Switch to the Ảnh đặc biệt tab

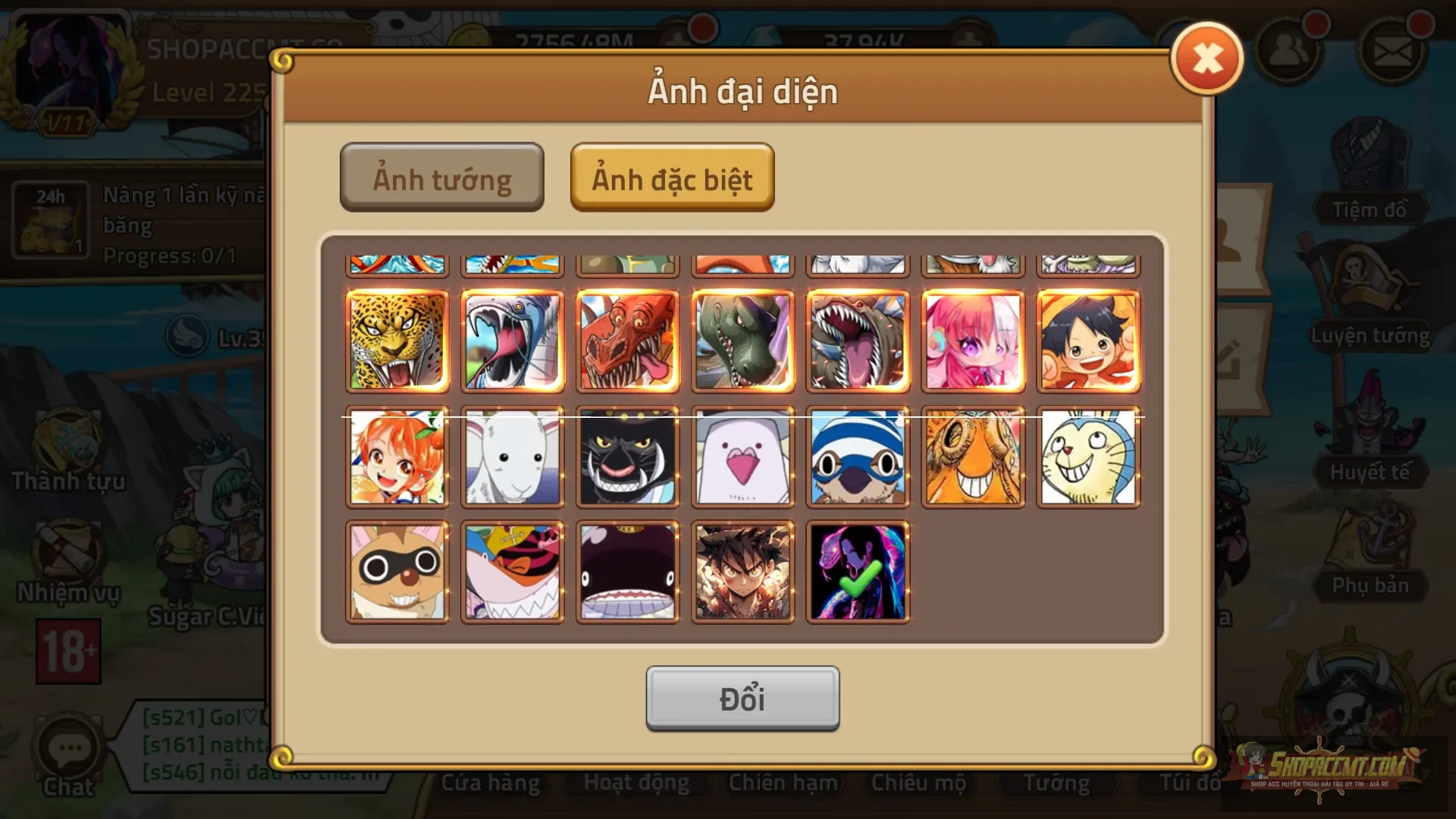click(x=672, y=179)
